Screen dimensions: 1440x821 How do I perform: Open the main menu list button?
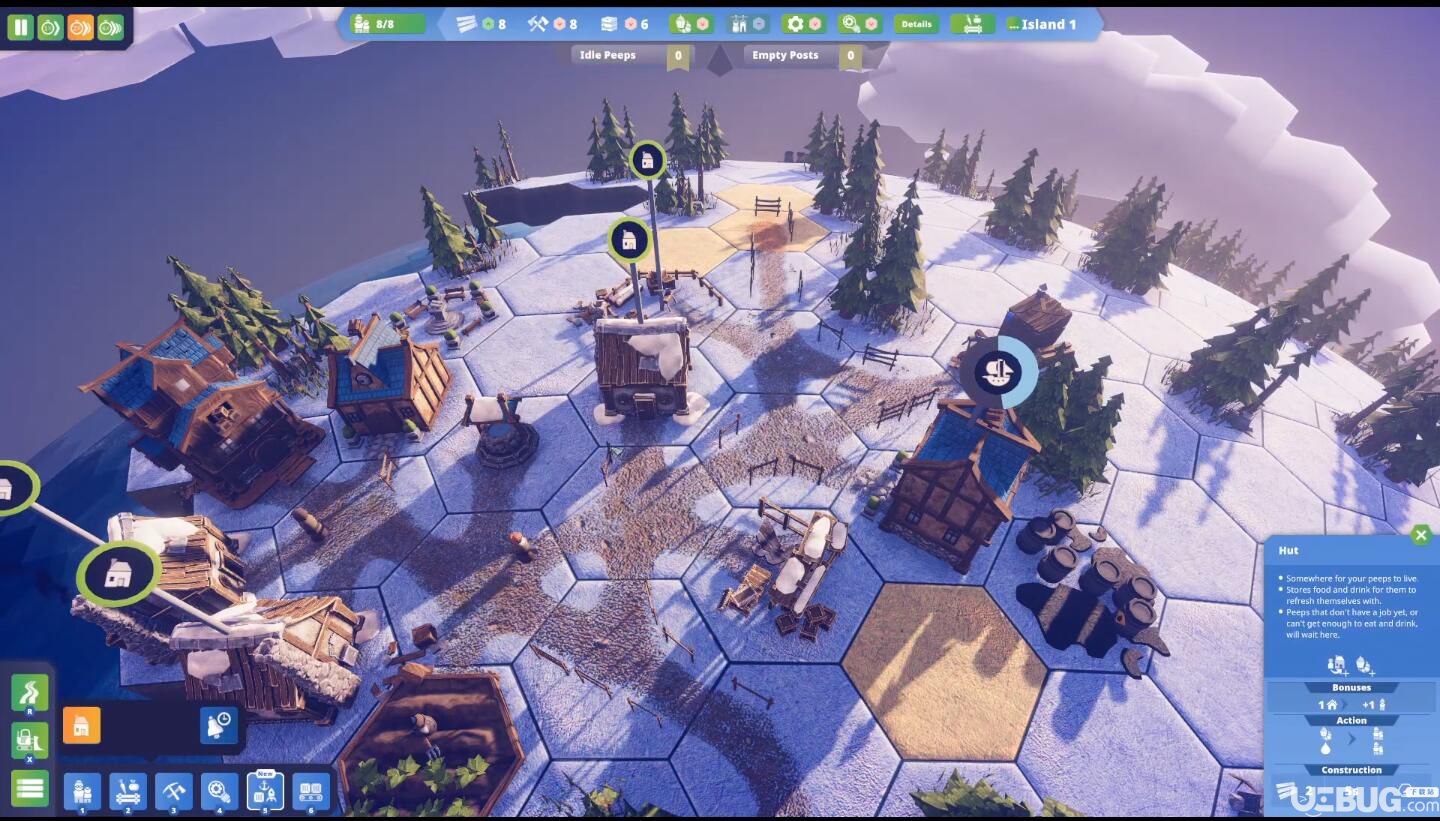29,788
